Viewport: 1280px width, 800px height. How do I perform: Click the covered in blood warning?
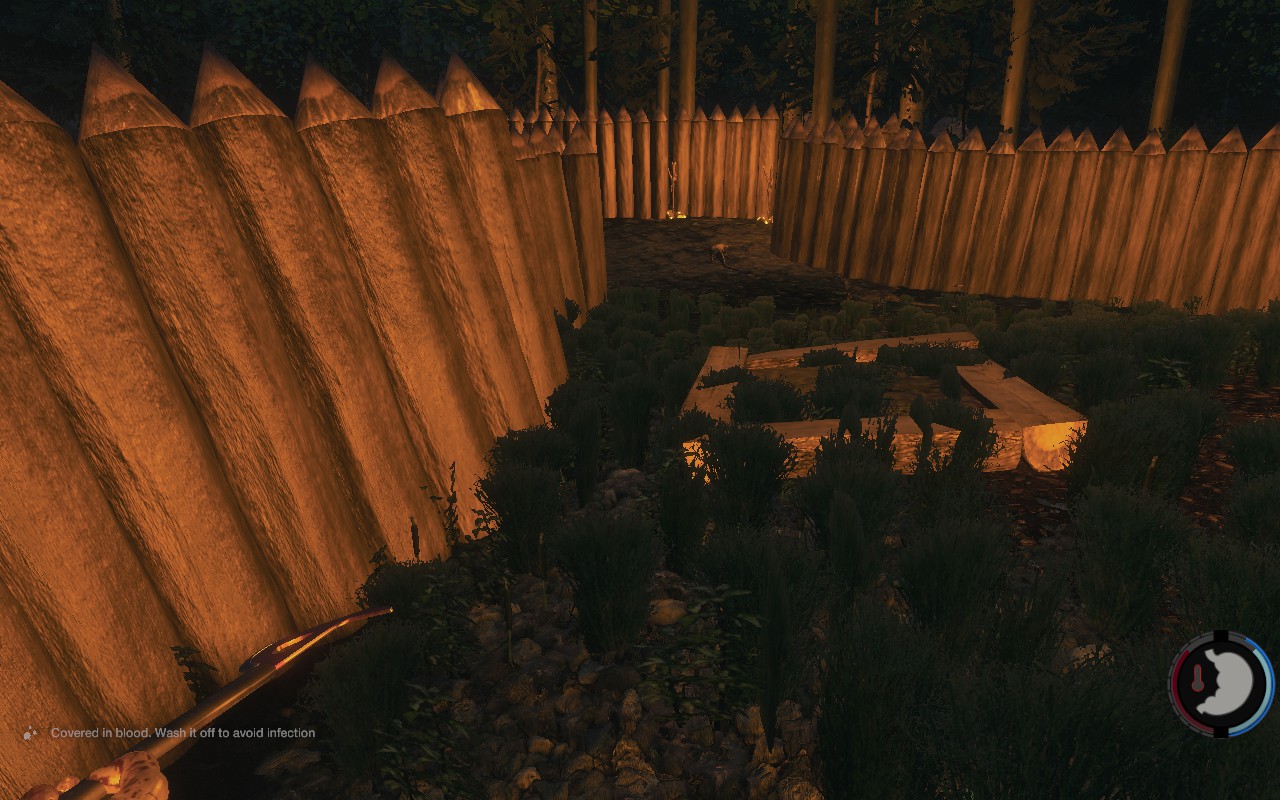coord(182,733)
